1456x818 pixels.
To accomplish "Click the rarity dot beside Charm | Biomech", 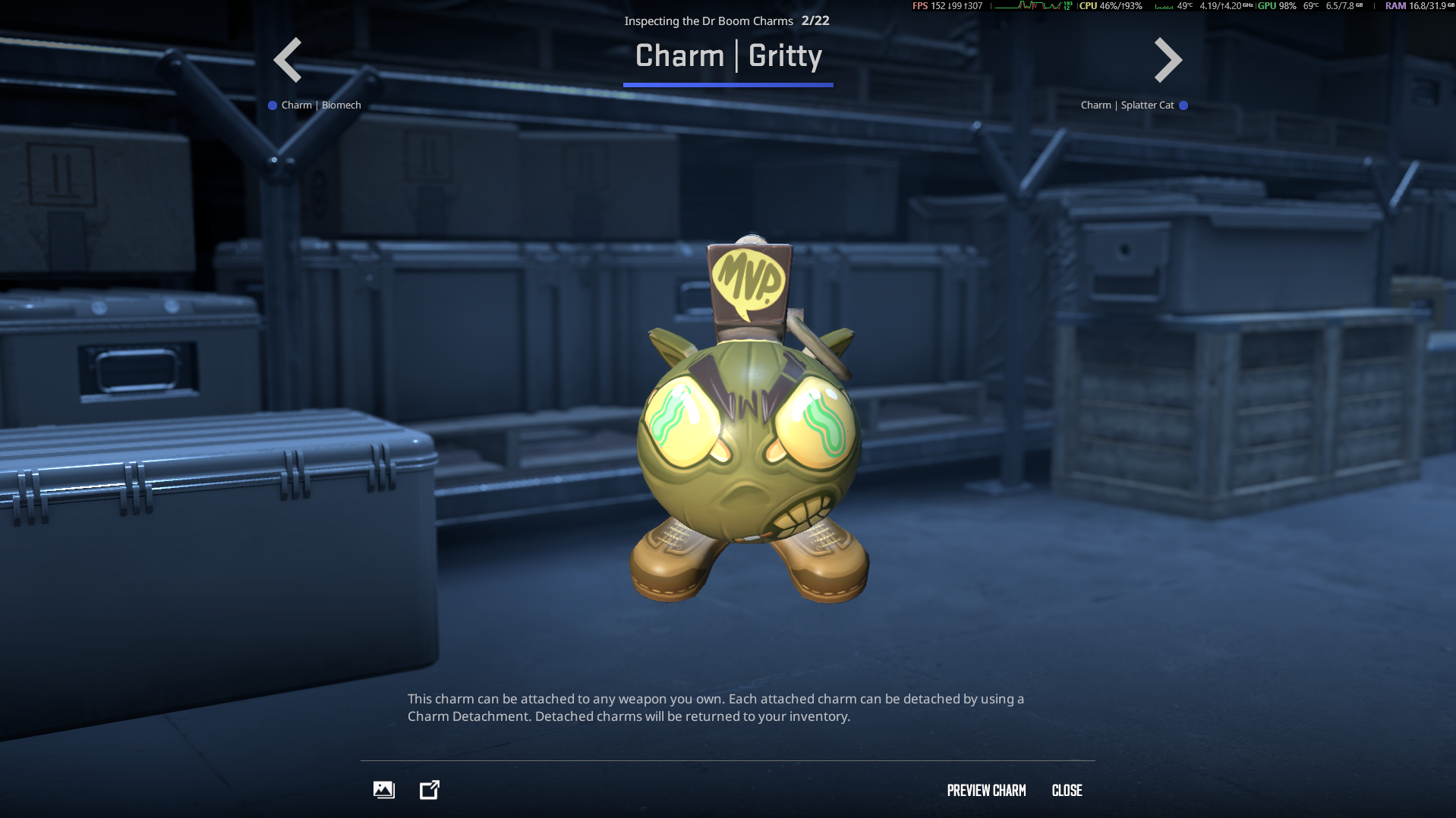I will tap(271, 105).
